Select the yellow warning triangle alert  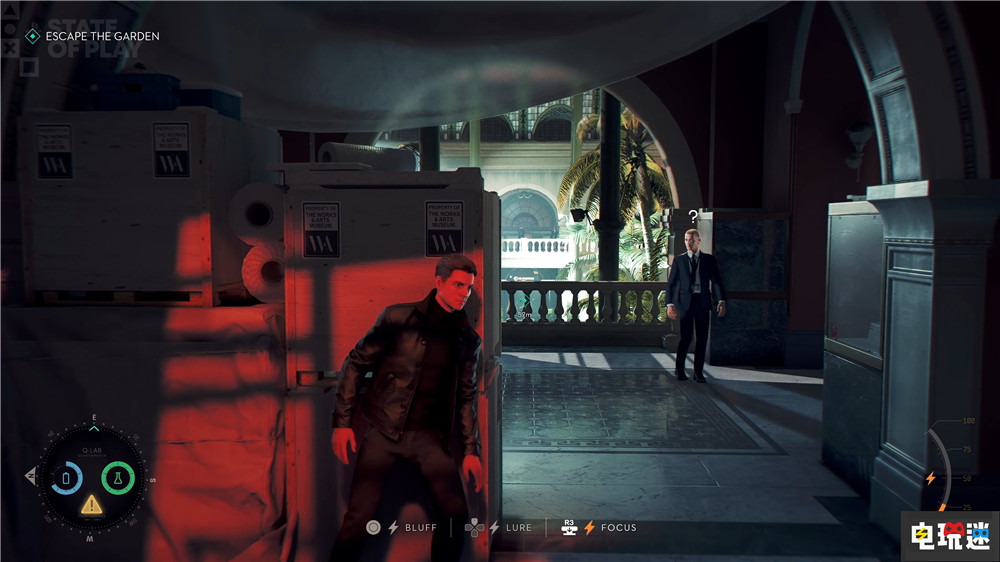[92, 503]
